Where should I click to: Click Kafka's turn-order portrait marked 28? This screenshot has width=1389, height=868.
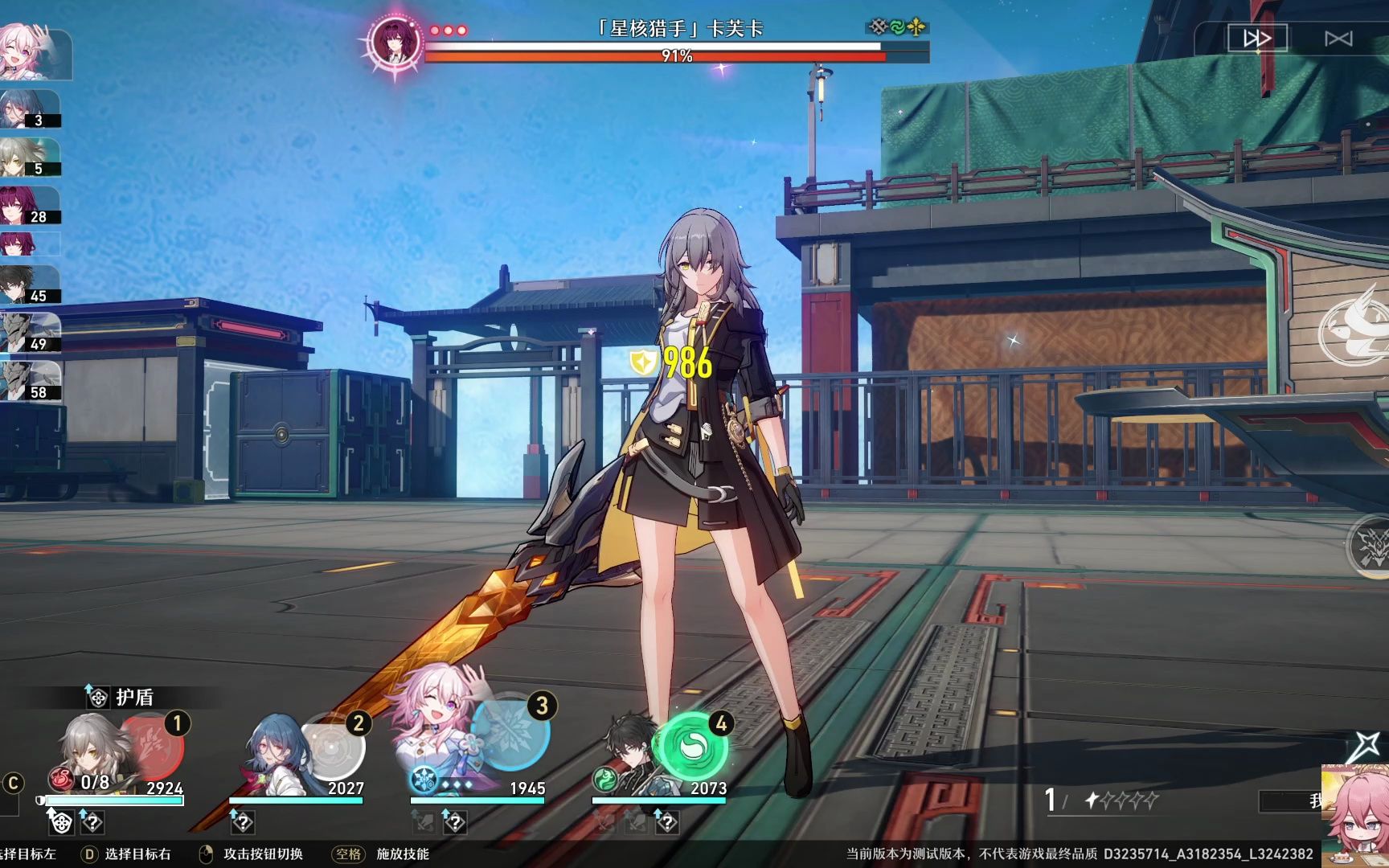29,206
